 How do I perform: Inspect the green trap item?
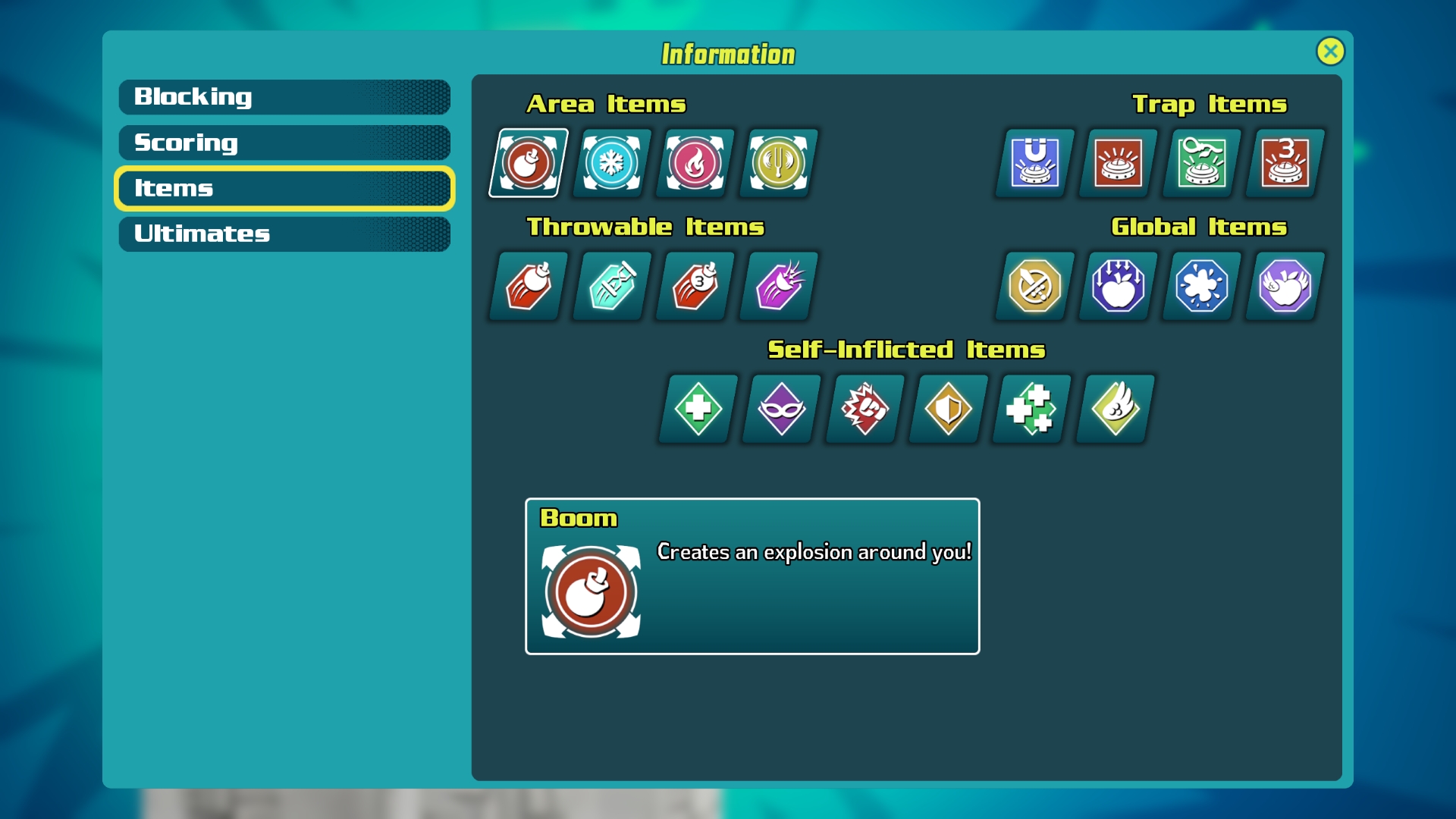1202,163
